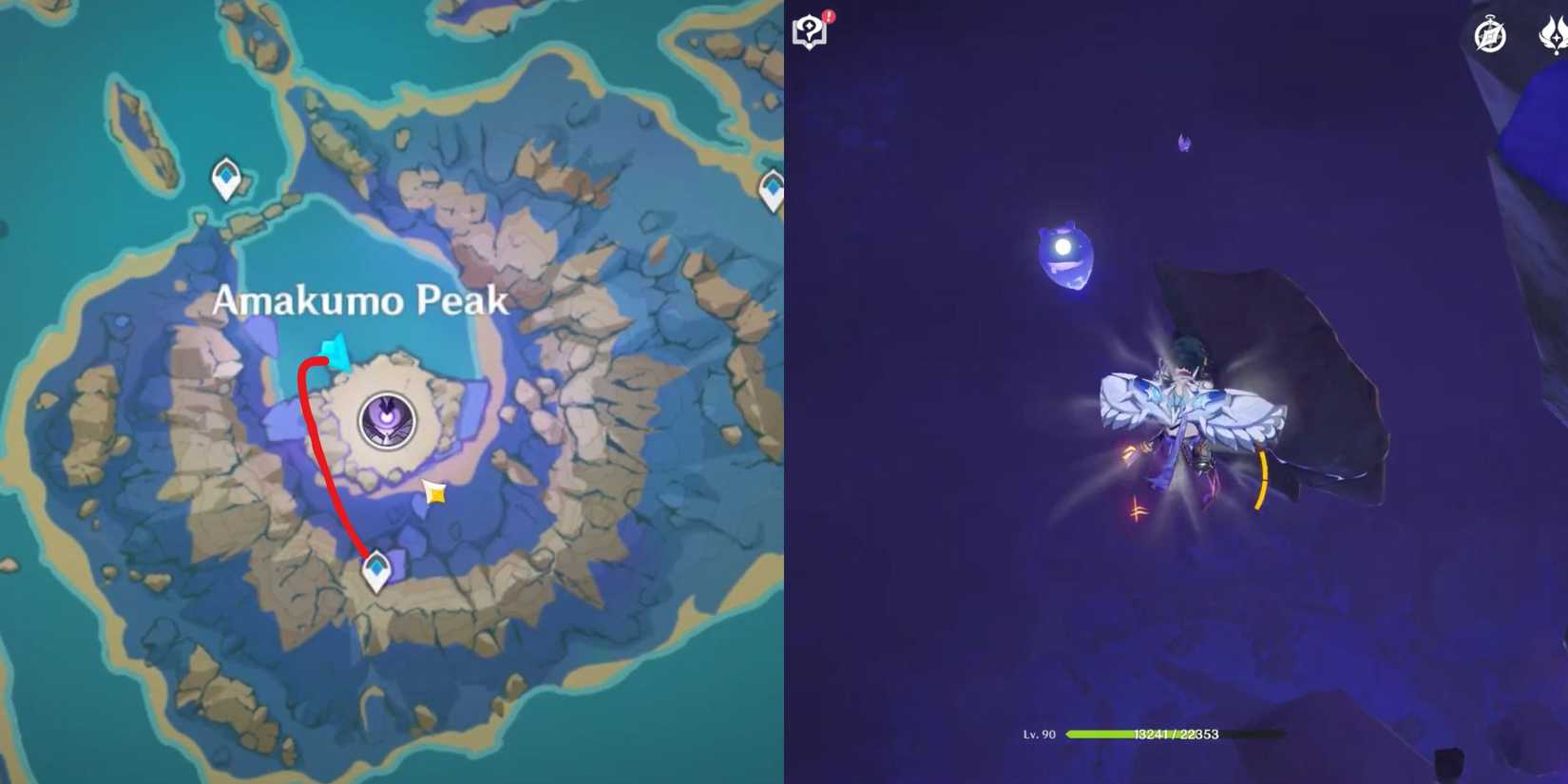Click the northeastern teleport waypoint on map
1568x784 pixels.
774,186
